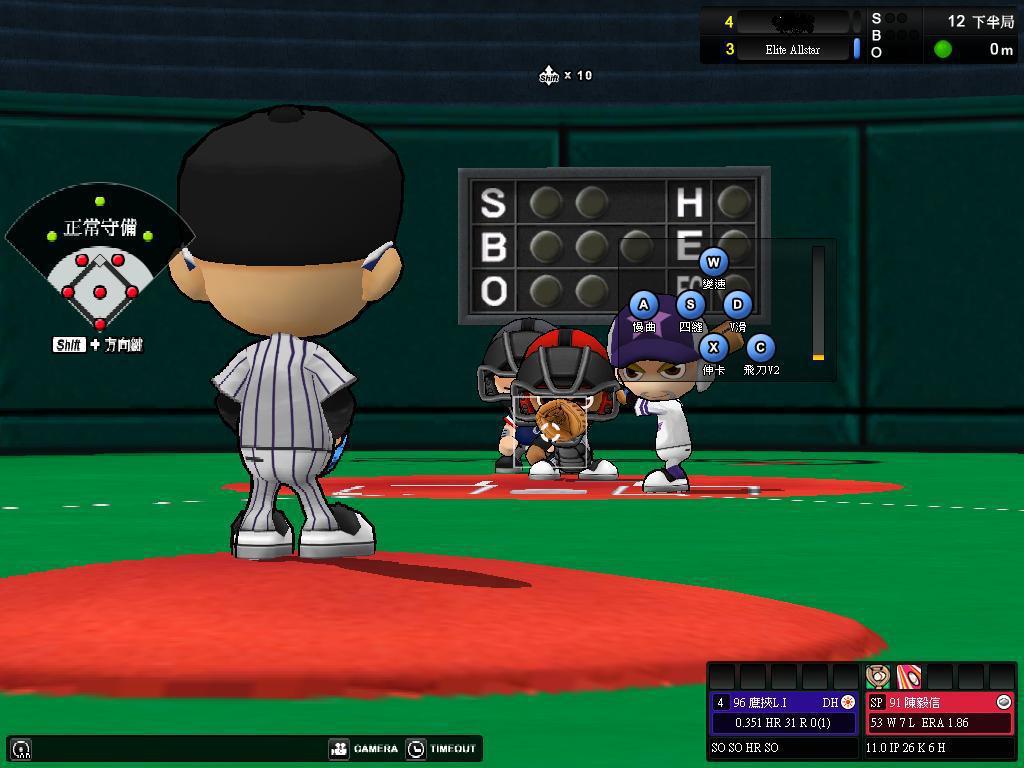1024x768 pixels.
Task: Pick the 四縫 four-seam fastball pitch
Action: point(690,305)
